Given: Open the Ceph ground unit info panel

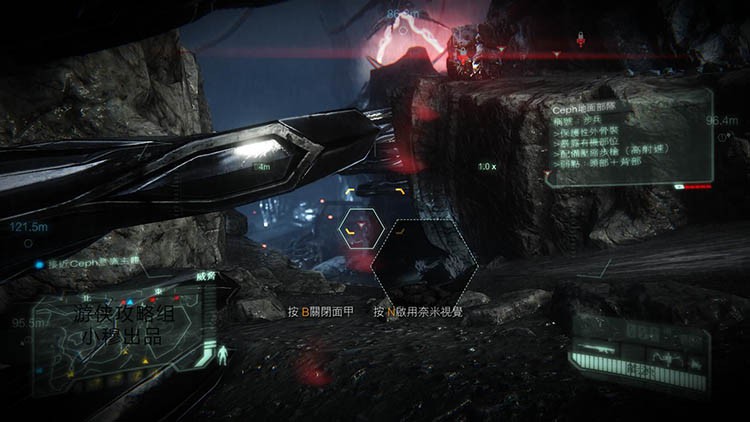Looking at the screenshot, I should click(628, 137).
